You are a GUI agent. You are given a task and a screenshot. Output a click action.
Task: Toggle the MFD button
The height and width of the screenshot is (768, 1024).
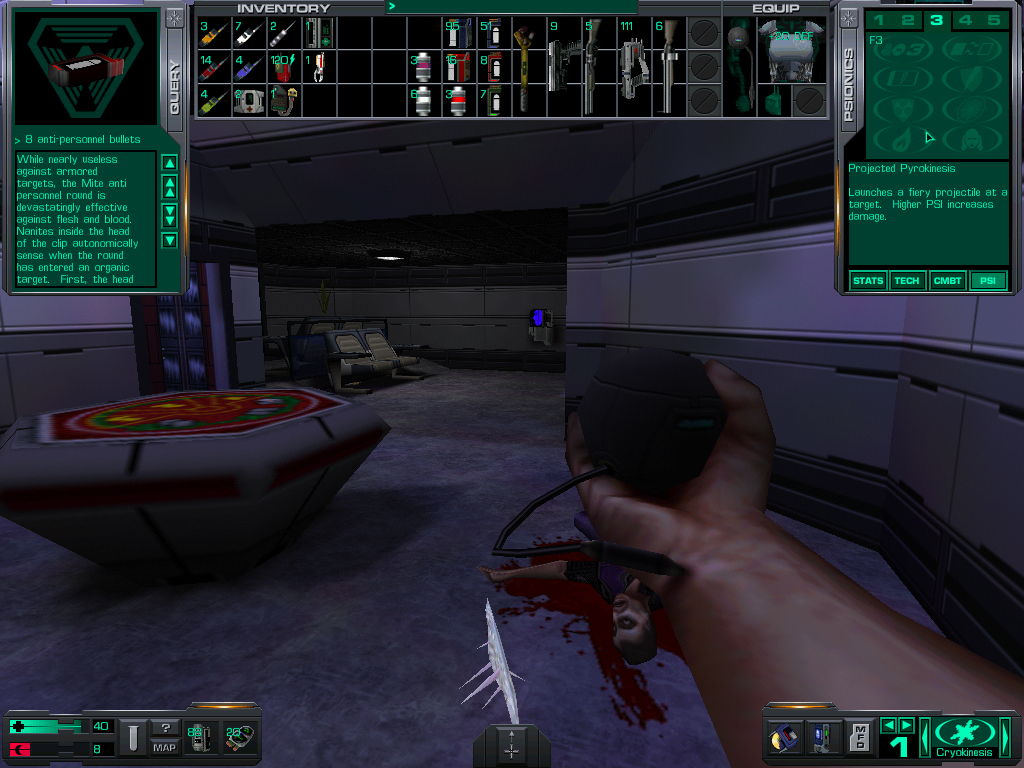pyautogui.click(x=859, y=738)
